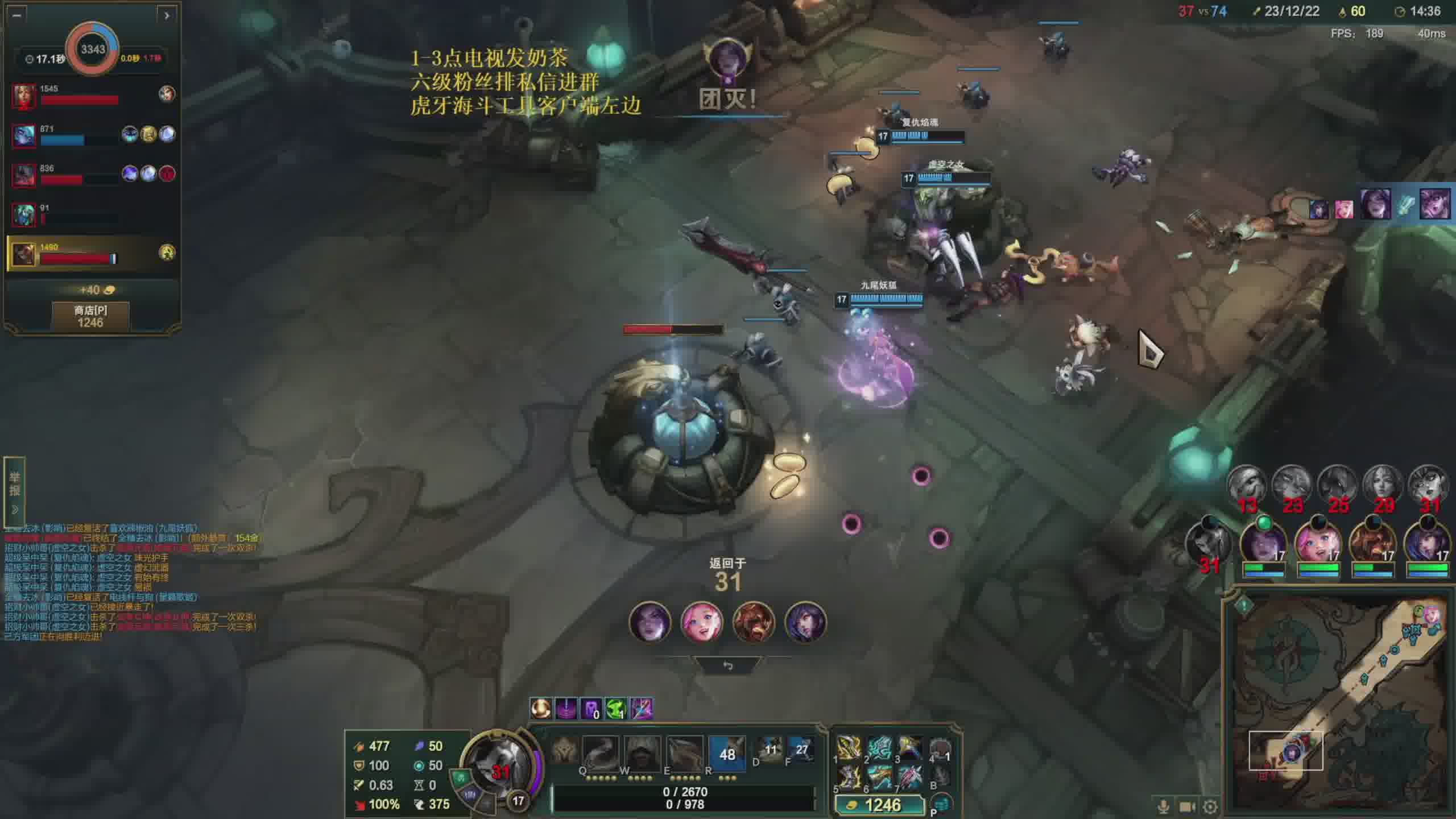Select the item in inventory slot 6
Screen dimensions: 1456x819
[879, 777]
